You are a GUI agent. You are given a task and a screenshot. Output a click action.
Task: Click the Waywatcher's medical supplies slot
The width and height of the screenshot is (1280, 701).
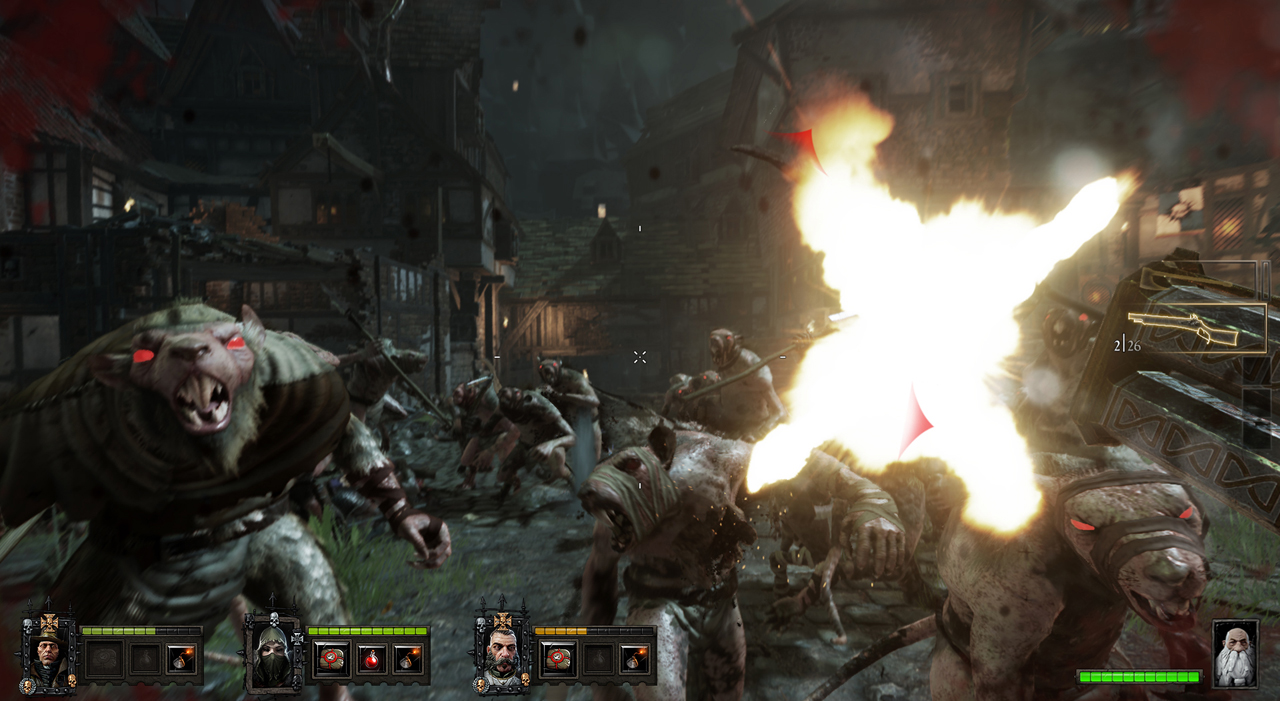tap(331, 659)
